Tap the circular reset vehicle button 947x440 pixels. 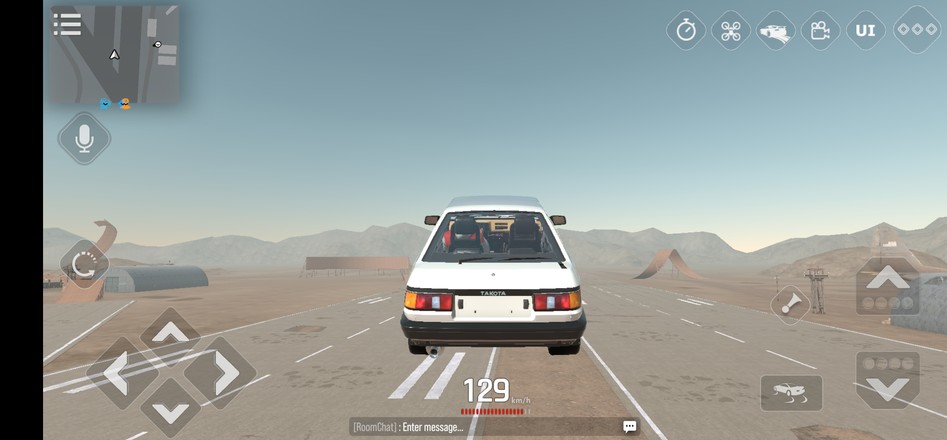84,265
